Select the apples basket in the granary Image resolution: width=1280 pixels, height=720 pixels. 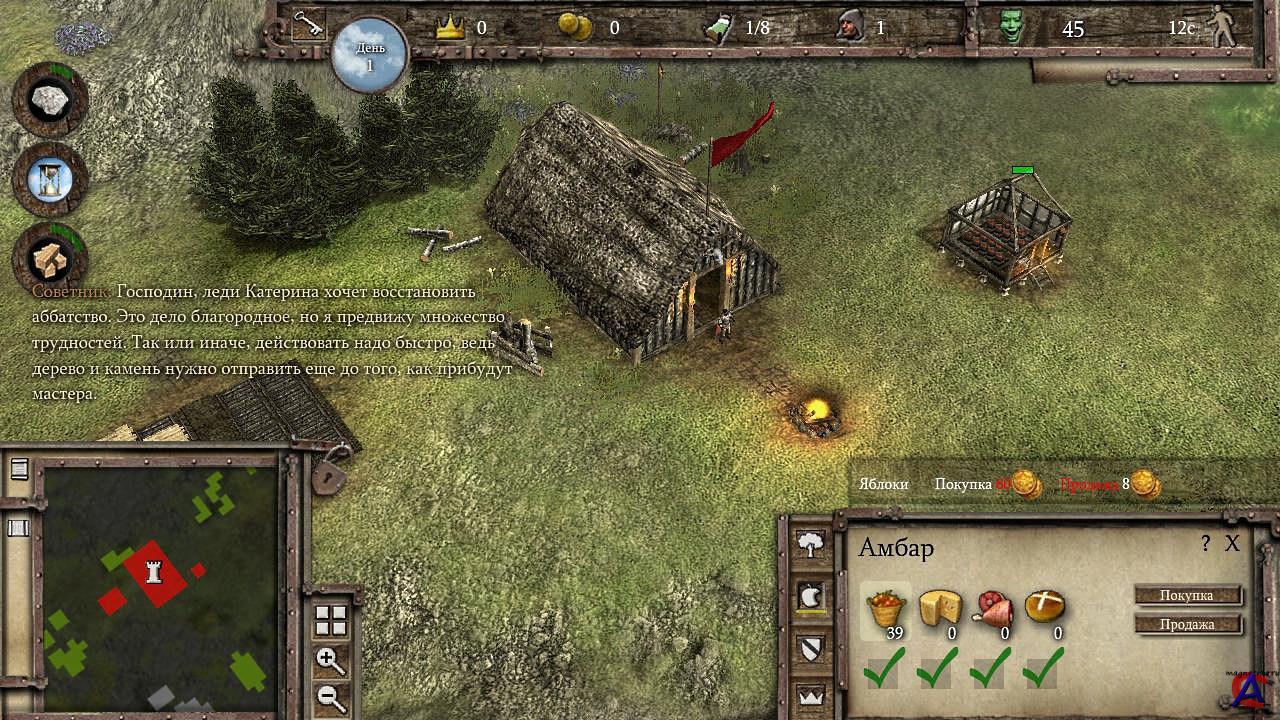[886, 609]
